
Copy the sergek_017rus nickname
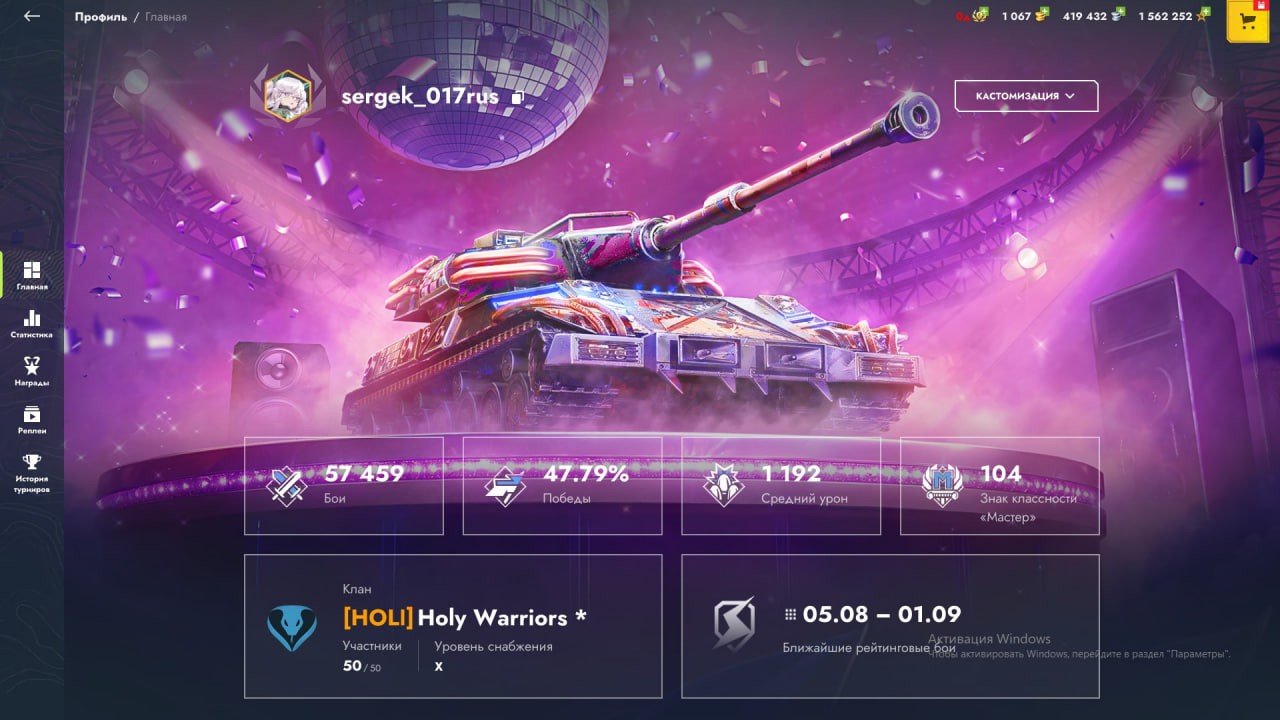pyautogui.click(x=518, y=98)
